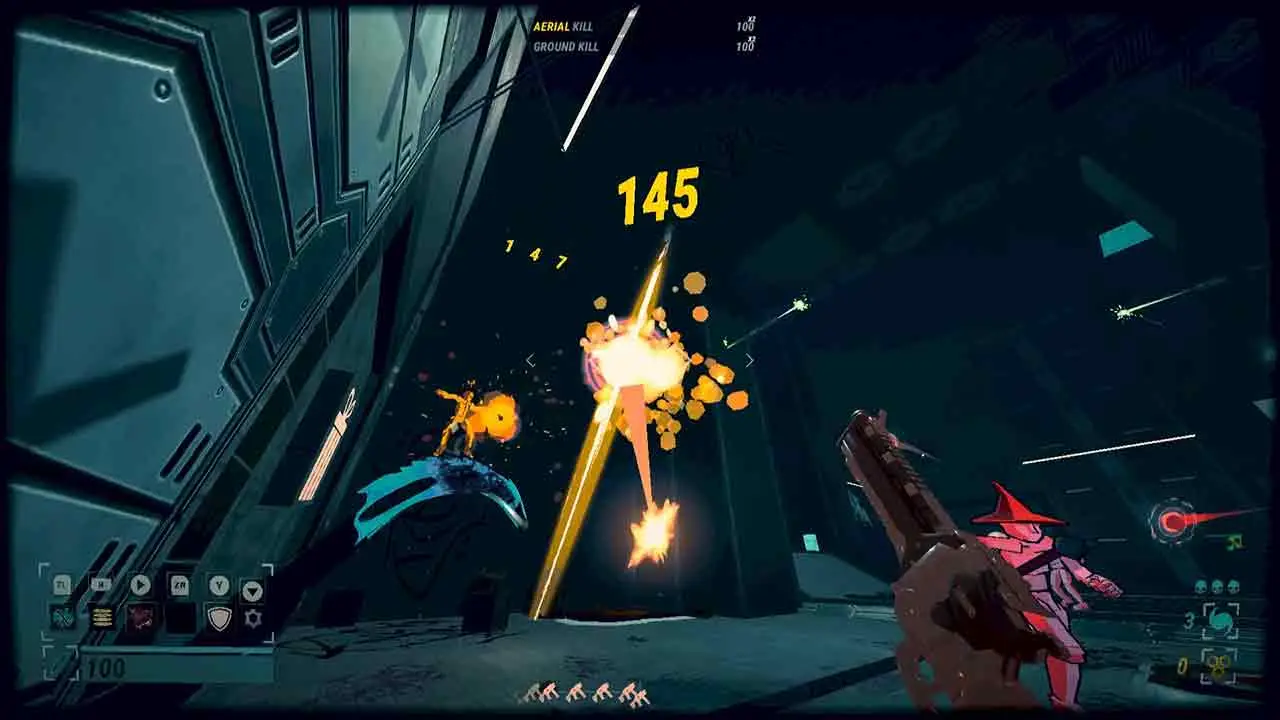This screenshot has width=1280, height=720.
Task: Click the hexagonal gear ability icon
Action: (253, 618)
